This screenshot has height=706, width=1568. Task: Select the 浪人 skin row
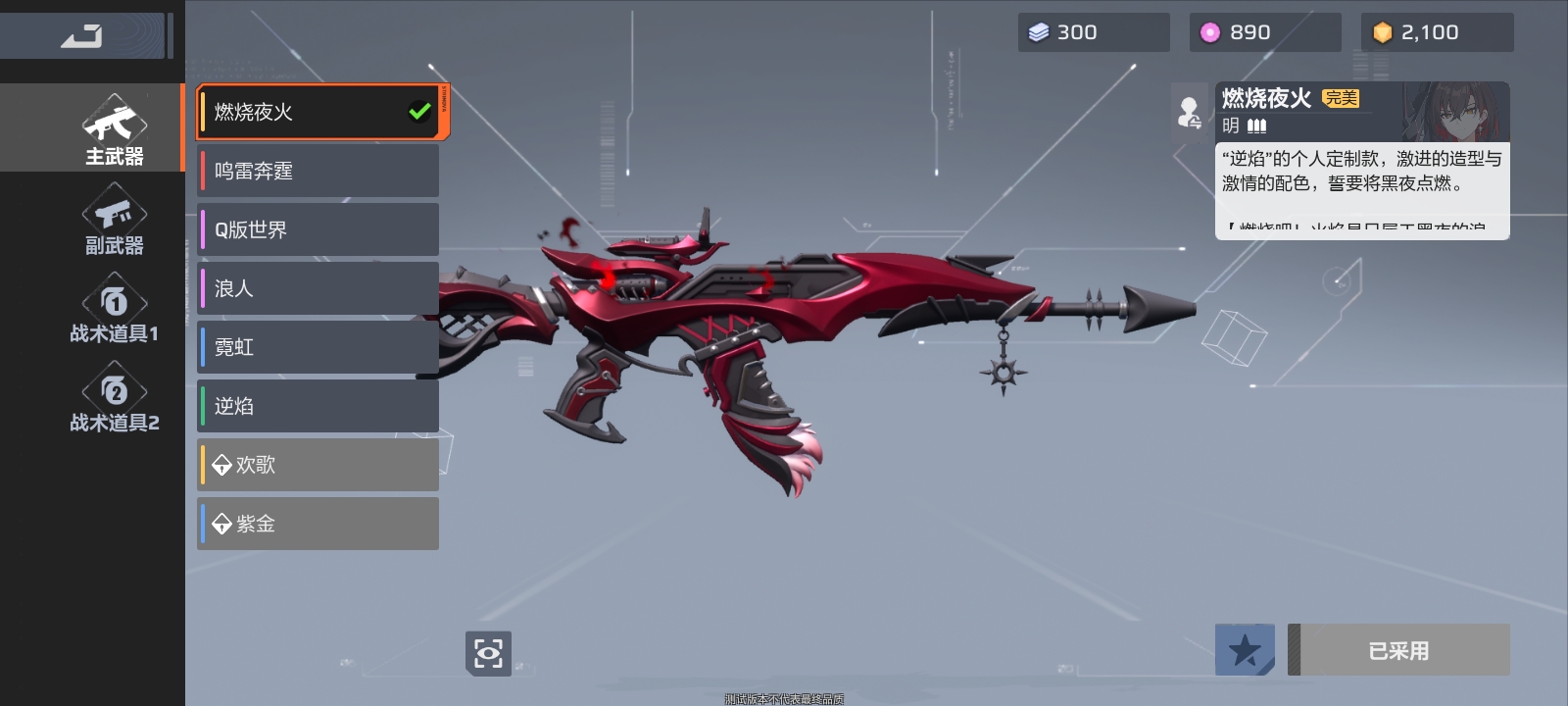click(318, 288)
